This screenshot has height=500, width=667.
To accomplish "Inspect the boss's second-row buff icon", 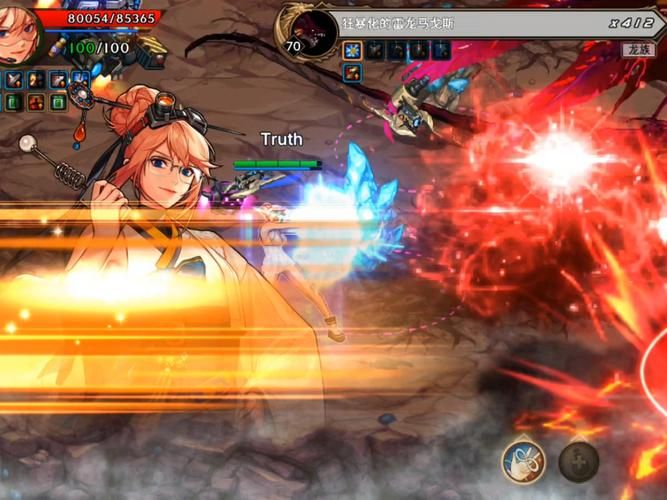I will tap(351, 72).
